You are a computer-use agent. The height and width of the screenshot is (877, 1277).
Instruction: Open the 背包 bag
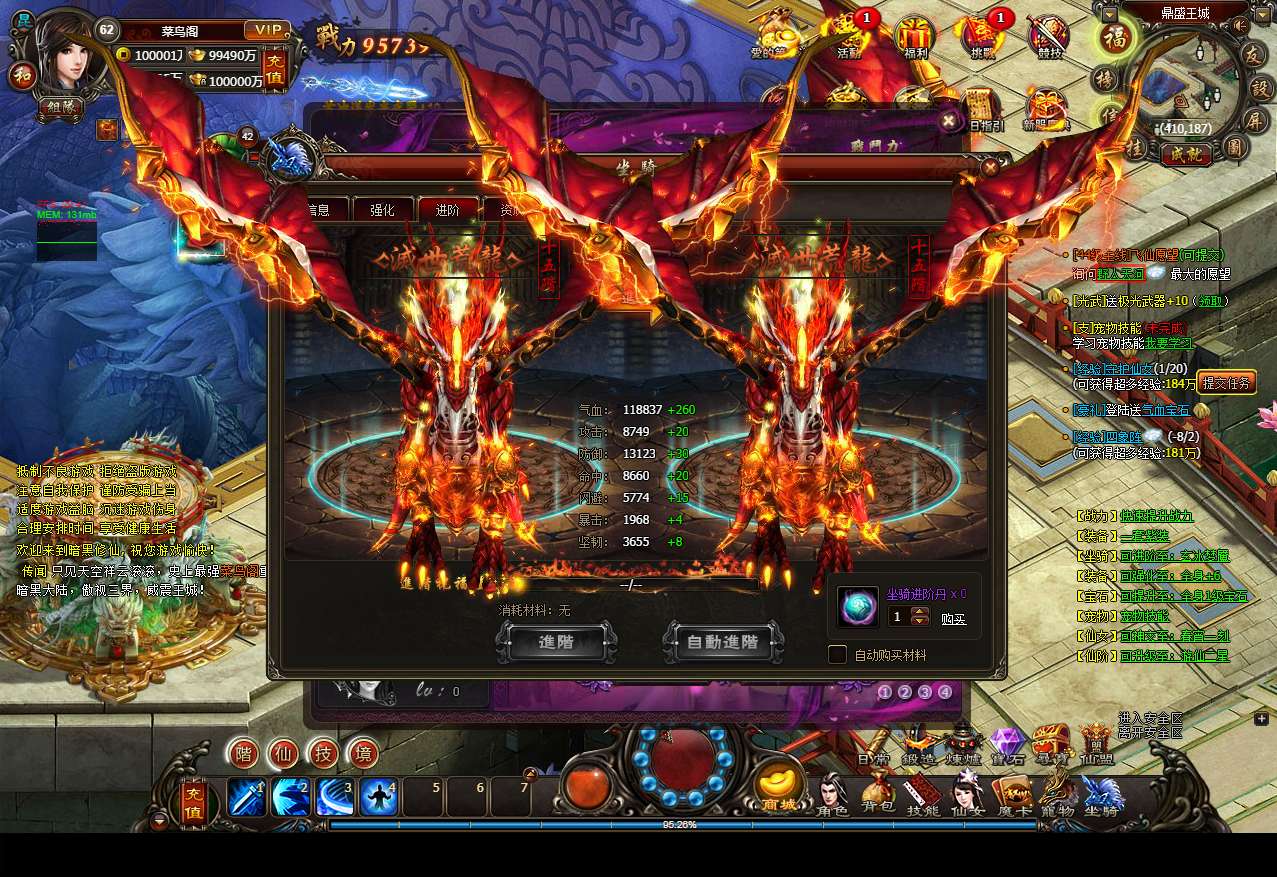click(x=877, y=797)
